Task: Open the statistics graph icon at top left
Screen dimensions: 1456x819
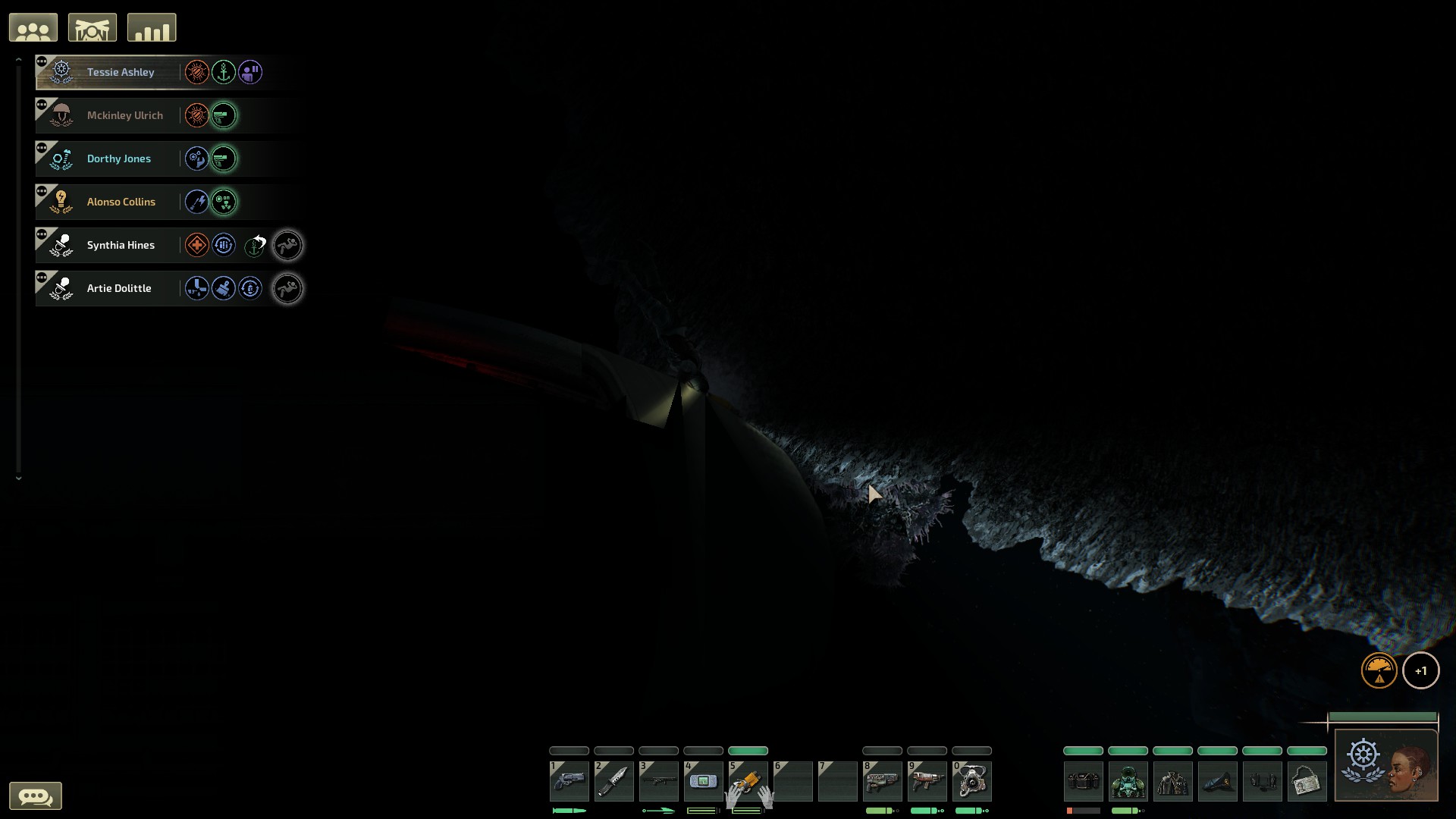Action: 151,27
